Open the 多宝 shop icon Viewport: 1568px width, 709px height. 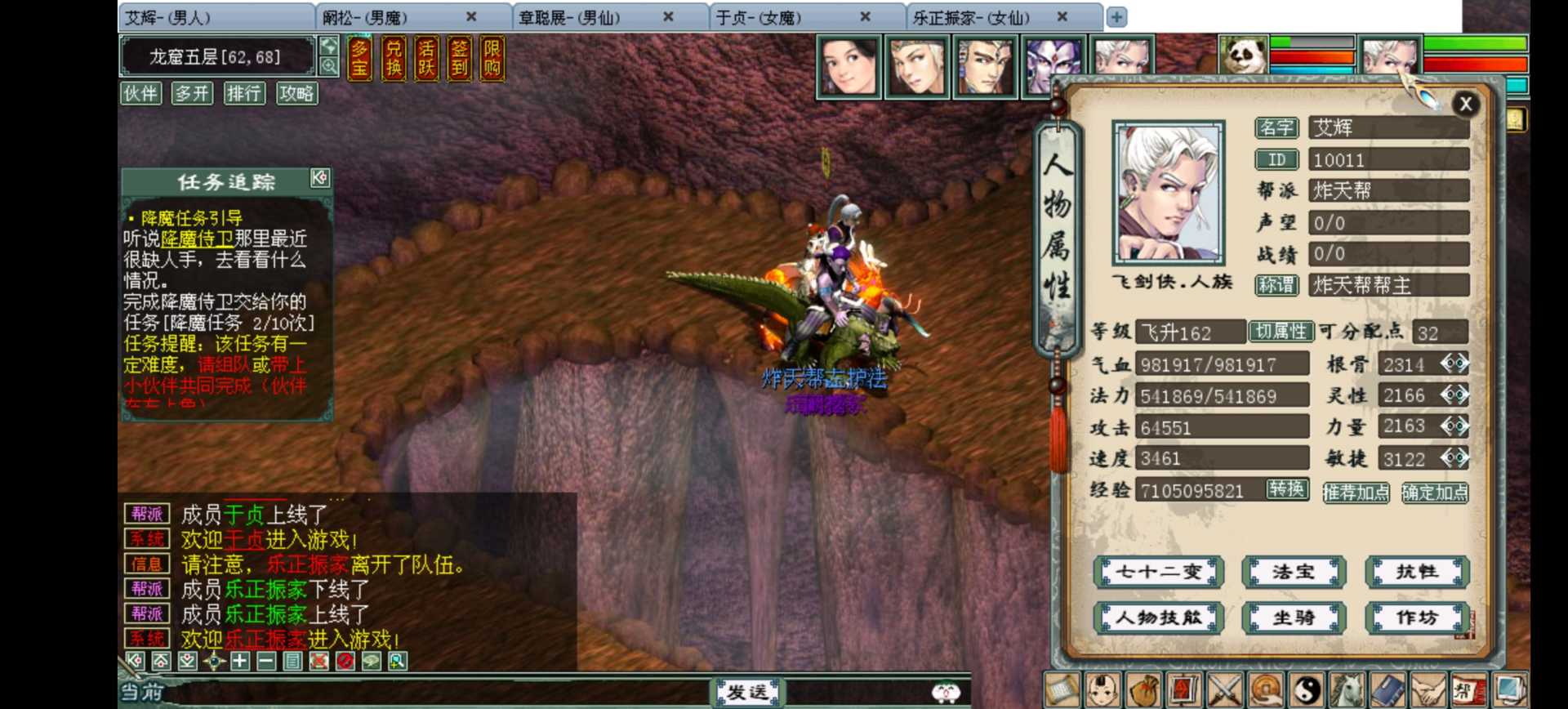tap(359, 59)
